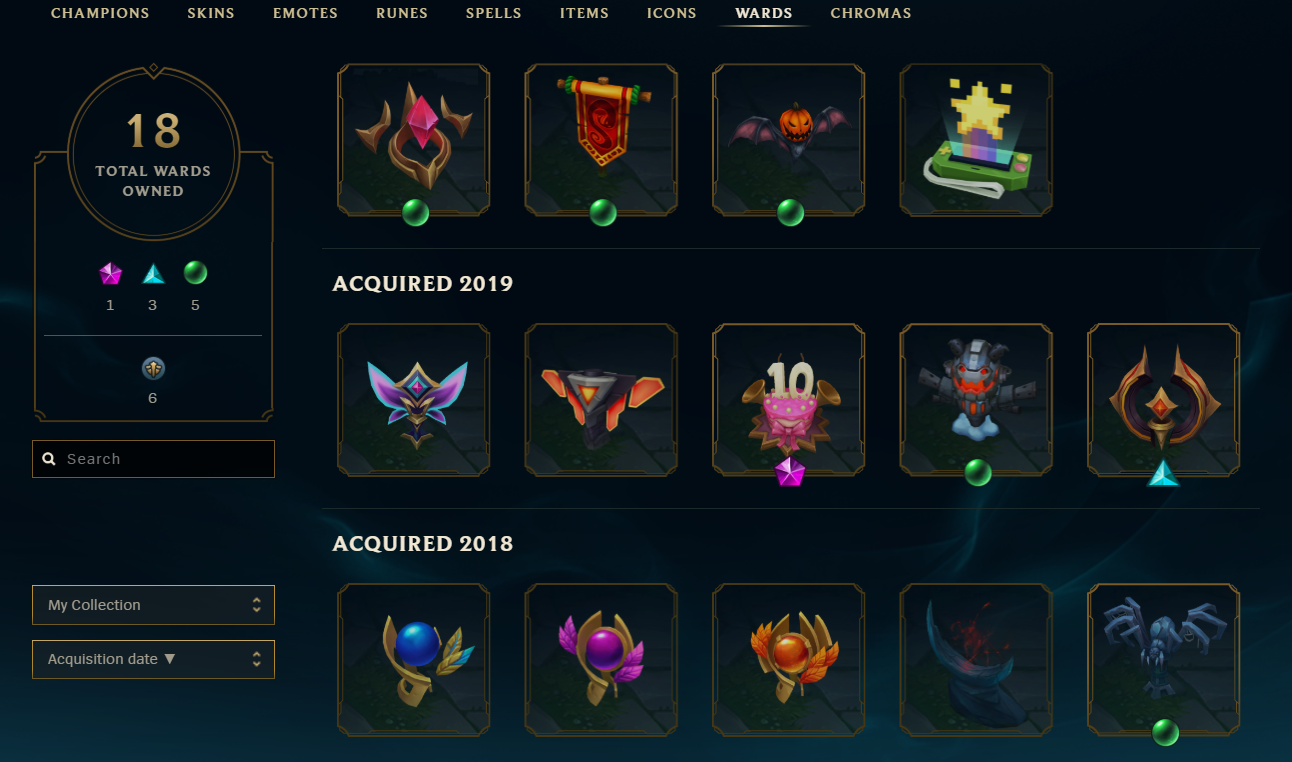Open the CHROMAS tab
1292x762 pixels.
[870, 13]
